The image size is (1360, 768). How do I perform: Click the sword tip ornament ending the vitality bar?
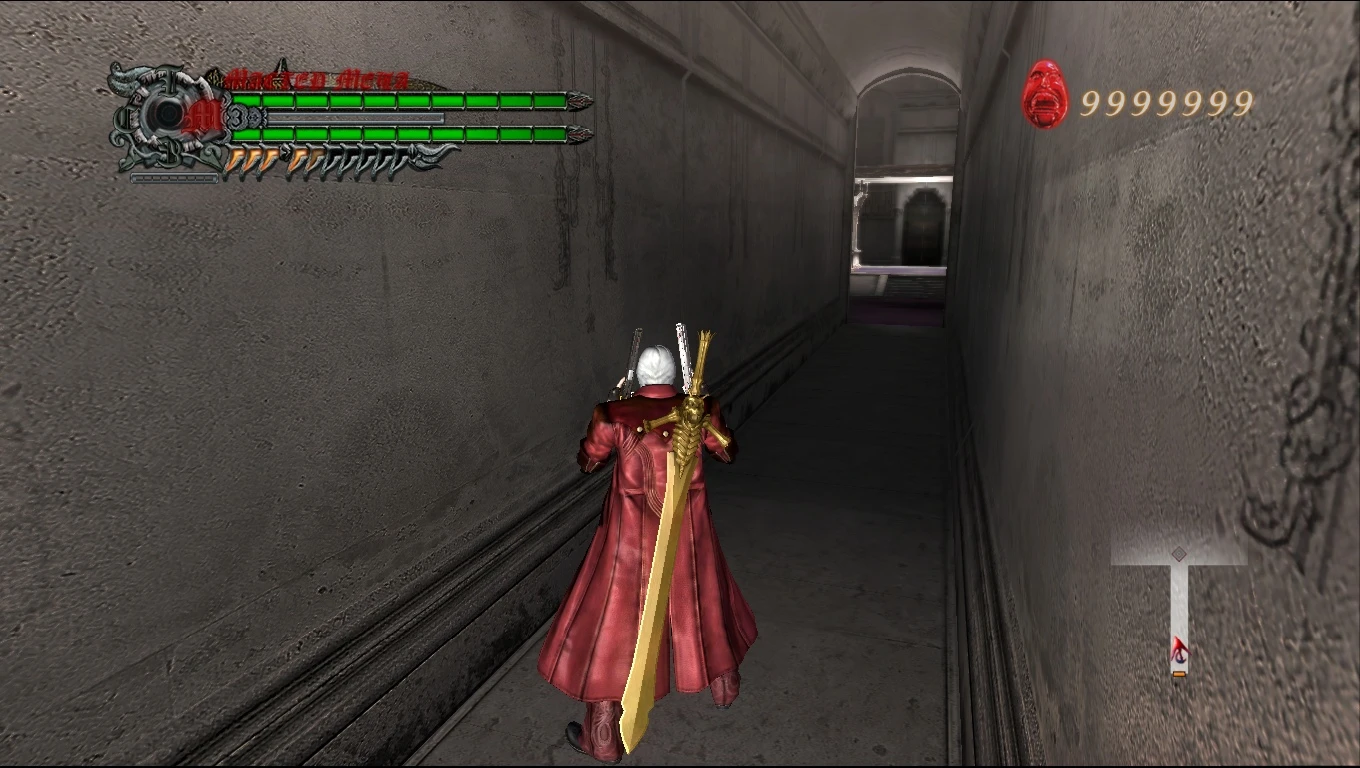pyautogui.click(x=581, y=100)
